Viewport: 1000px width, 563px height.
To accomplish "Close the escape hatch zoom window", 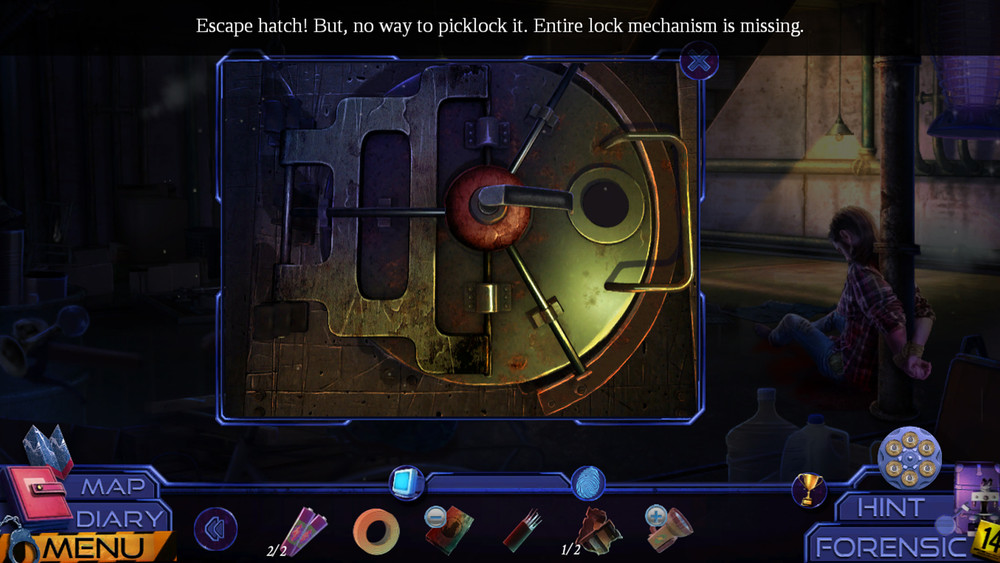I will click(x=699, y=63).
